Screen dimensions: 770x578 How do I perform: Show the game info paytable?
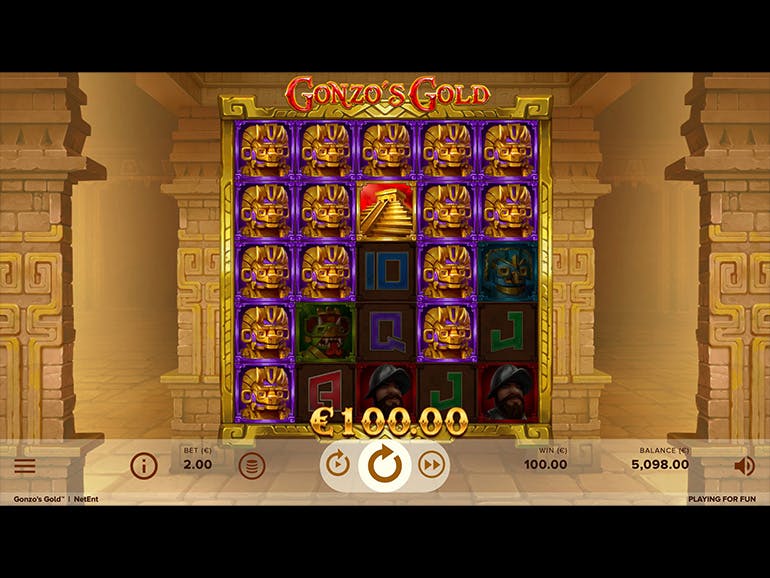(x=144, y=466)
